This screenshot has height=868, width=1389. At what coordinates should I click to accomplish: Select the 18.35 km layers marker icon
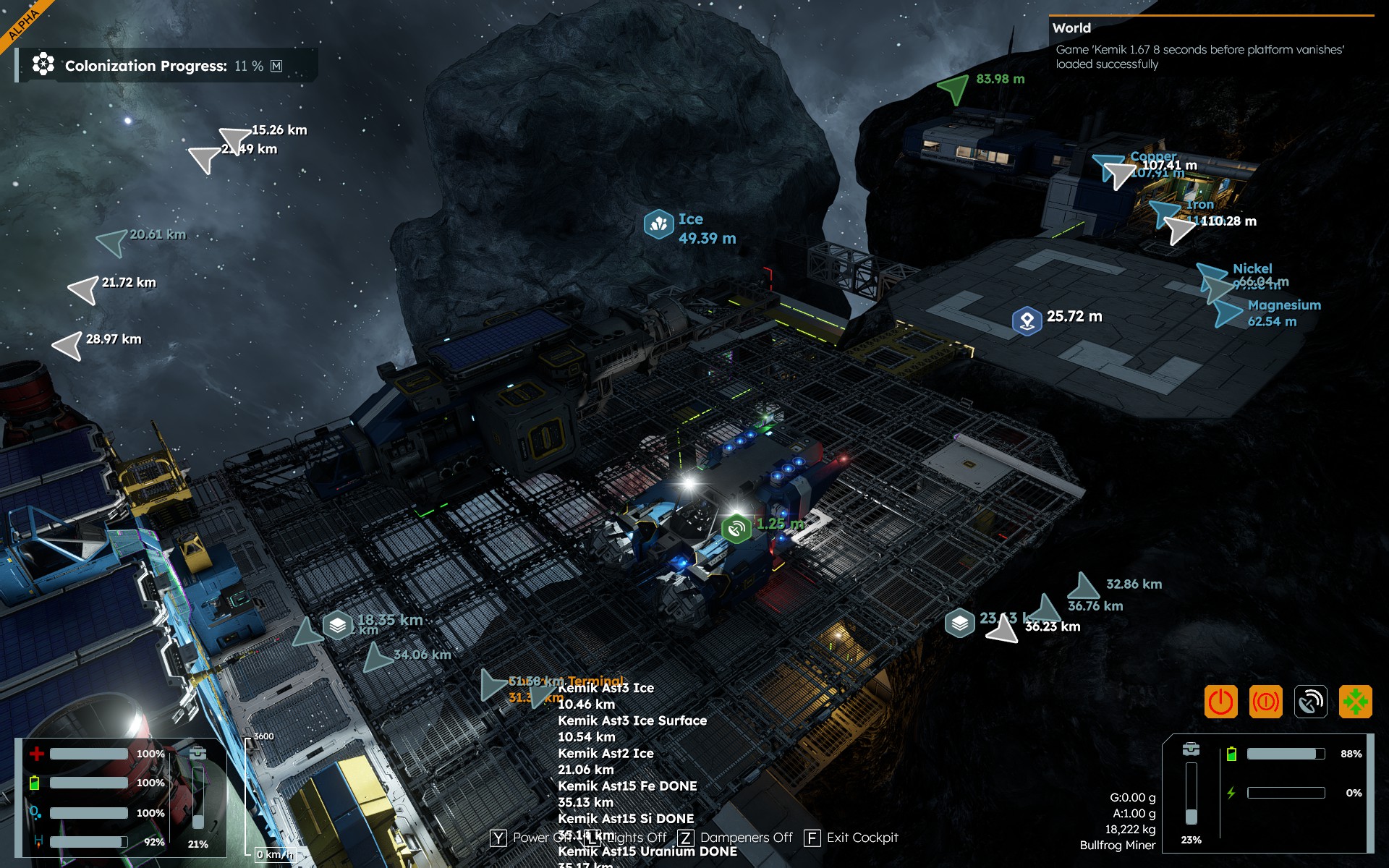(337, 625)
